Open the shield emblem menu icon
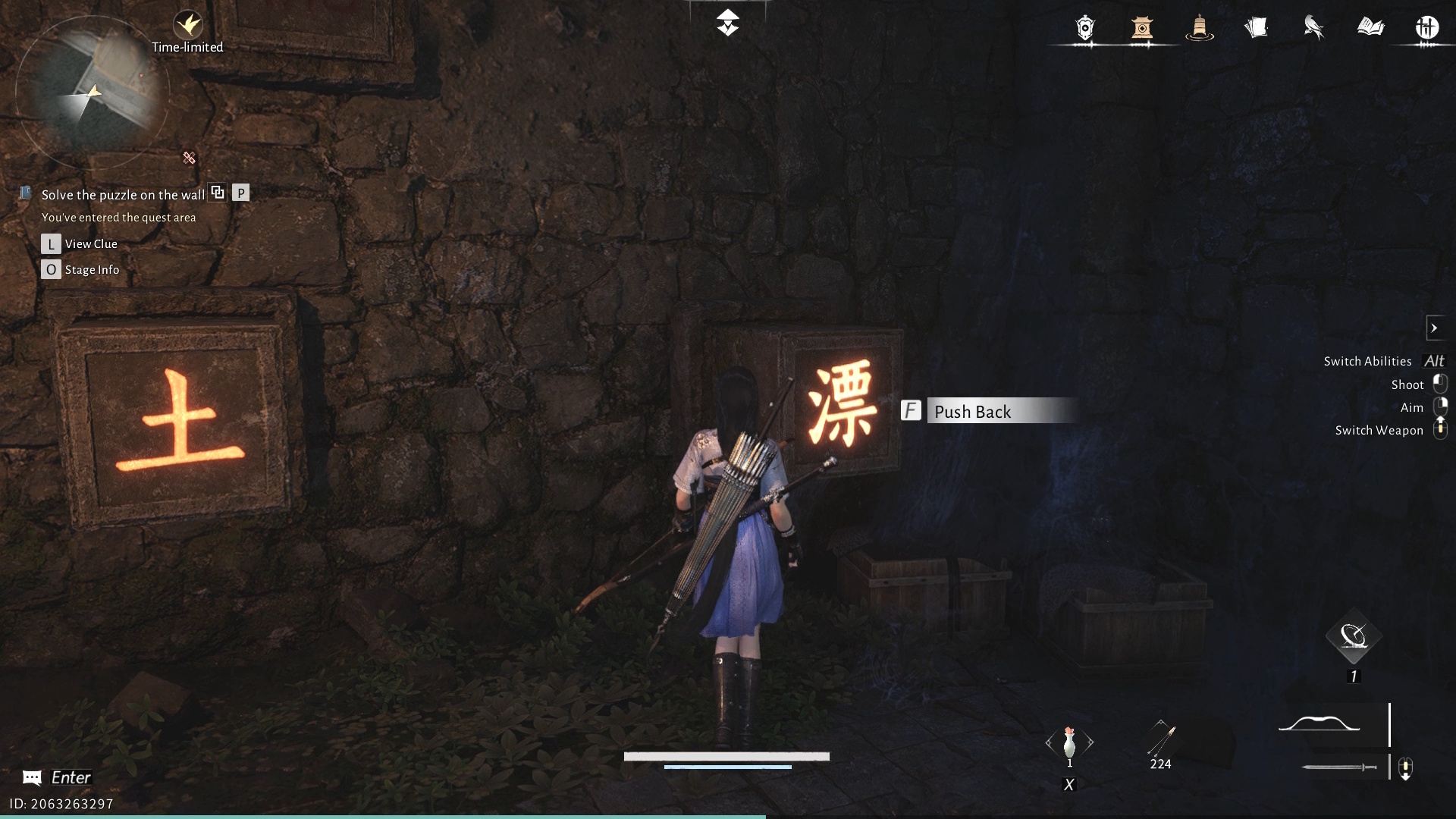Image resolution: width=1456 pixels, height=819 pixels. point(1085,28)
